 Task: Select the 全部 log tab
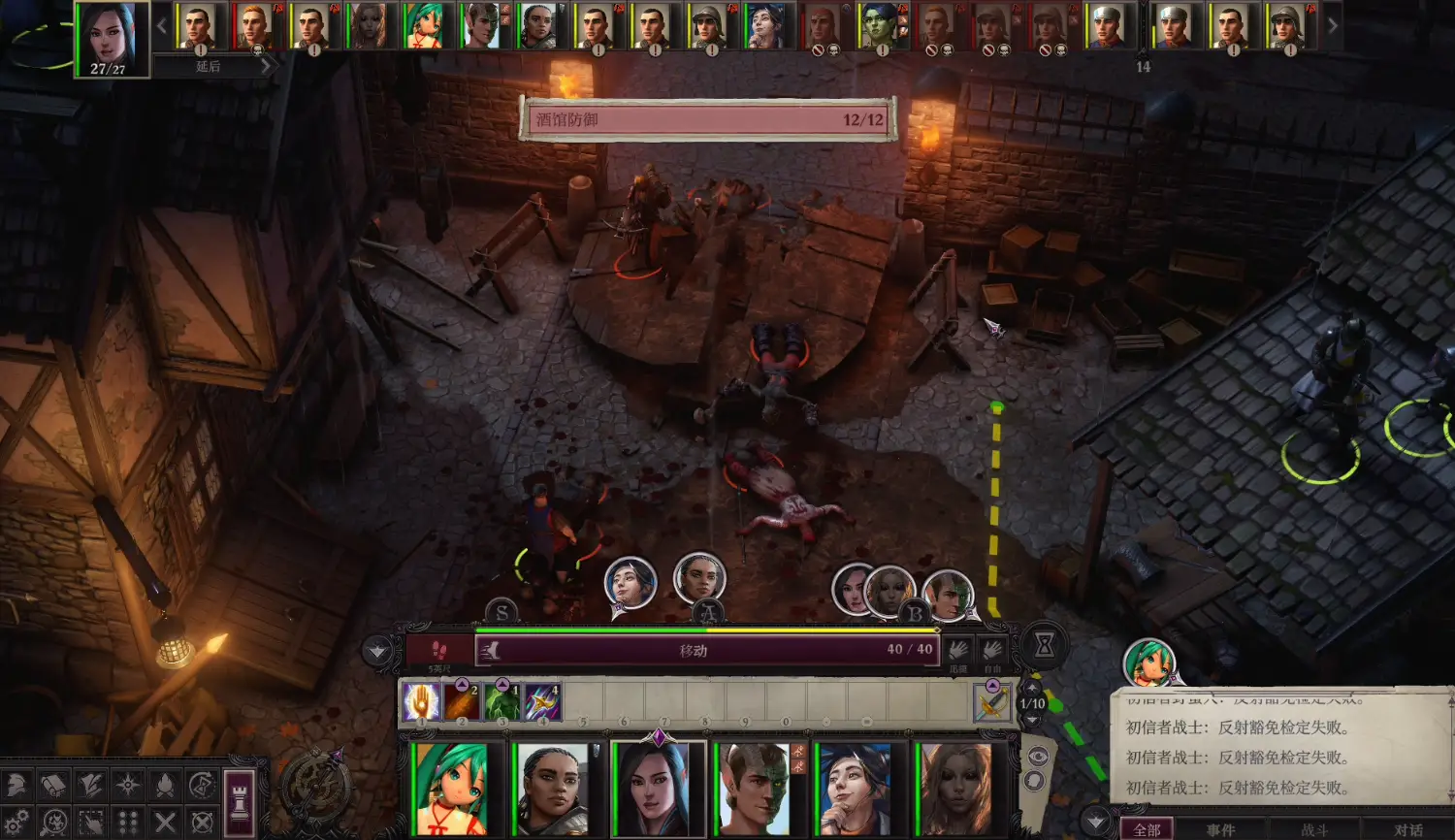pyautogui.click(x=1147, y=829)
